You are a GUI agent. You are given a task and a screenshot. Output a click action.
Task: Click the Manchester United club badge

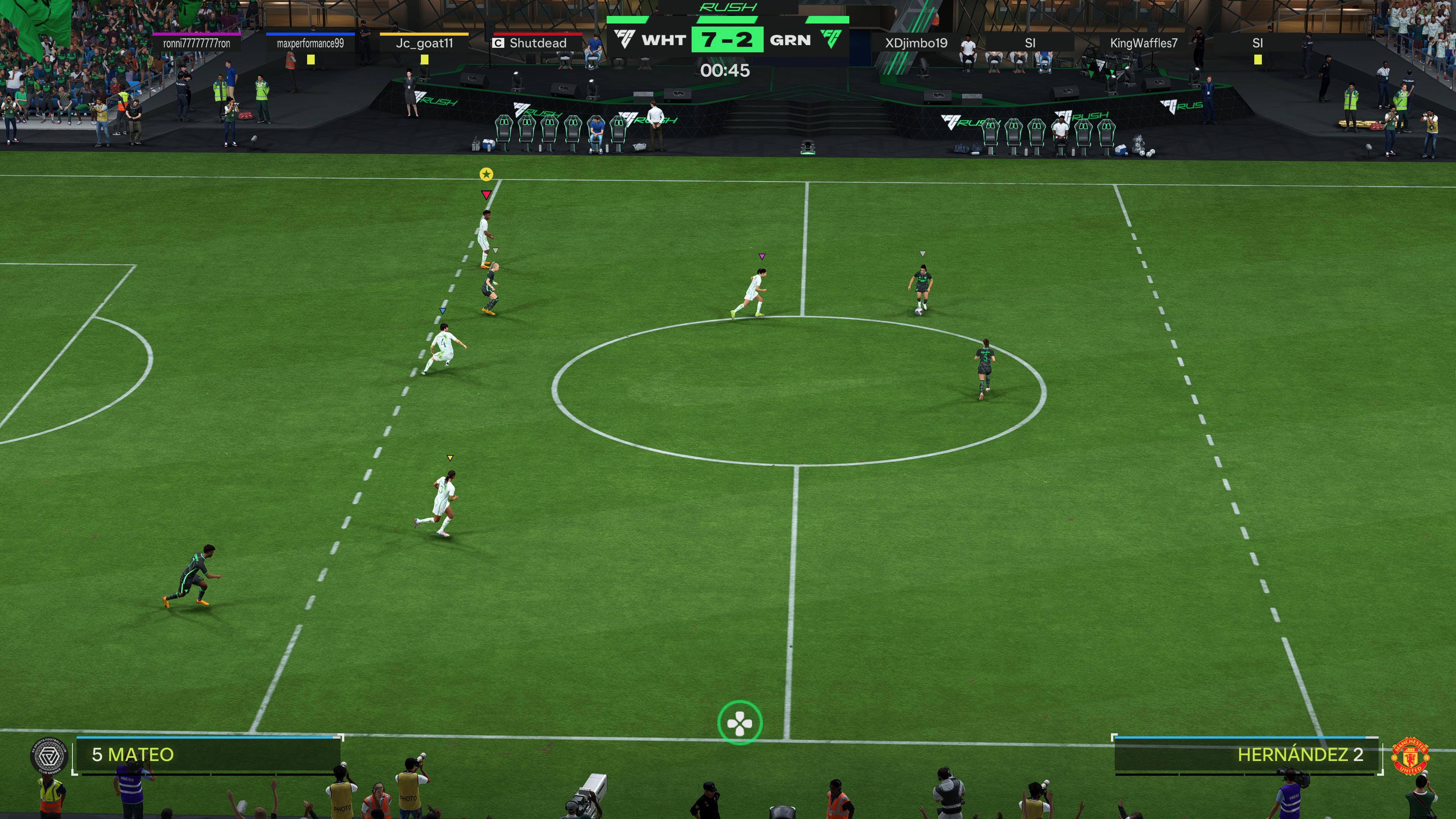[1410, 756]
